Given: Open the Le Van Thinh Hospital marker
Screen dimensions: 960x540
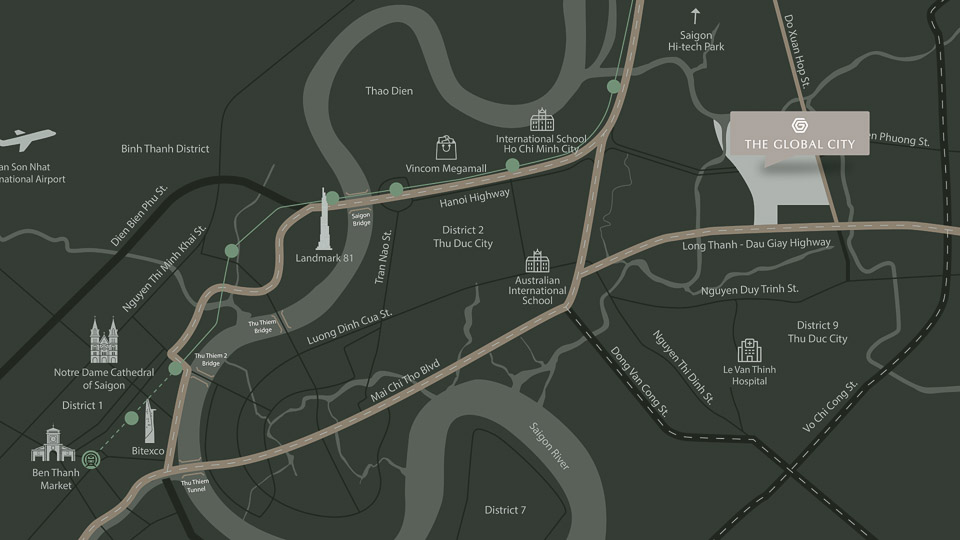Looking at the screenshot, I should click(x=749, y=351).
